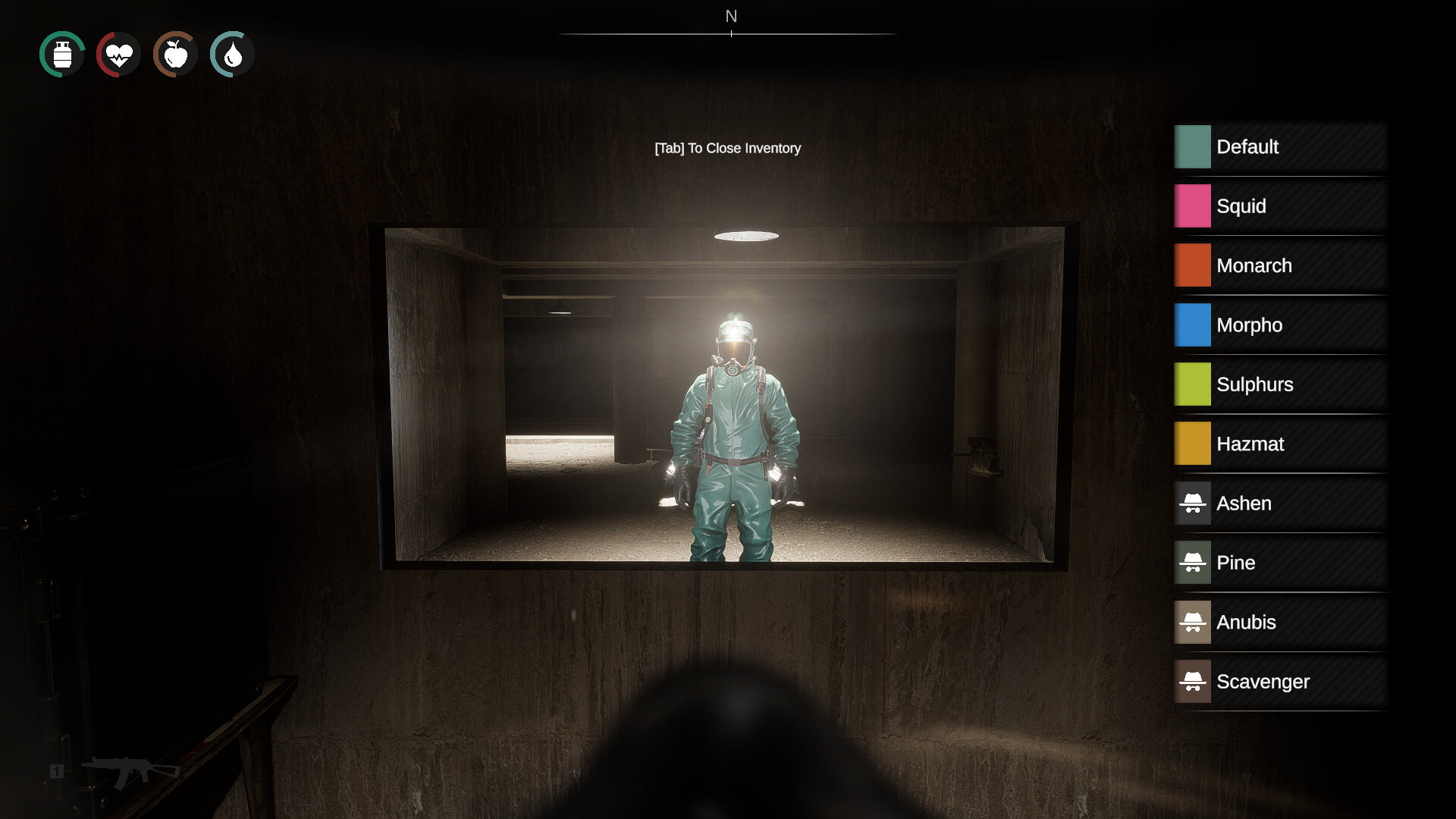Screen dimensions: 1456x819
Task: Click the apple hunger indicator icon
Action: coord(174,54)
